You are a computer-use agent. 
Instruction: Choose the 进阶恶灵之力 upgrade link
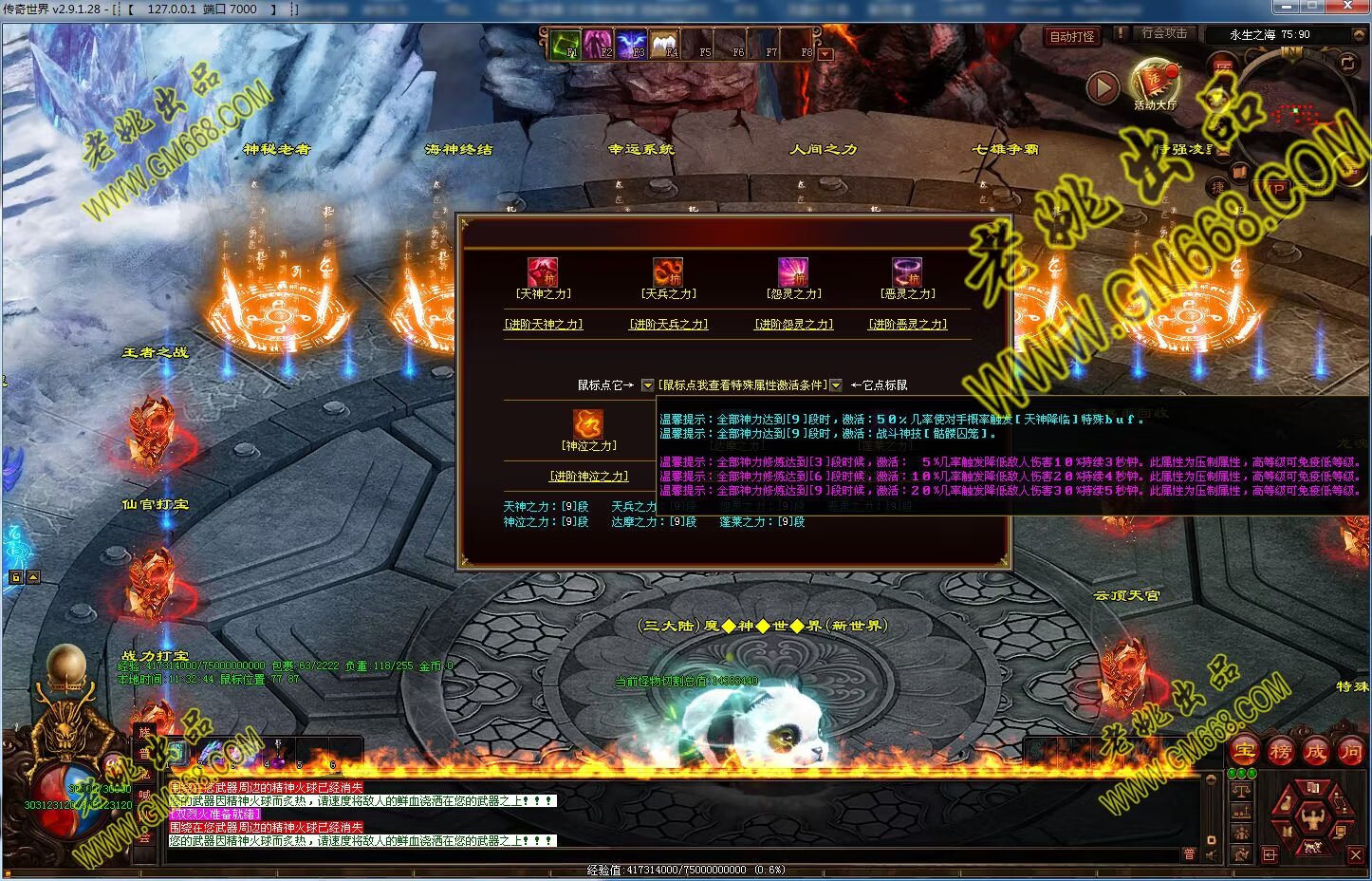(908, 325)
